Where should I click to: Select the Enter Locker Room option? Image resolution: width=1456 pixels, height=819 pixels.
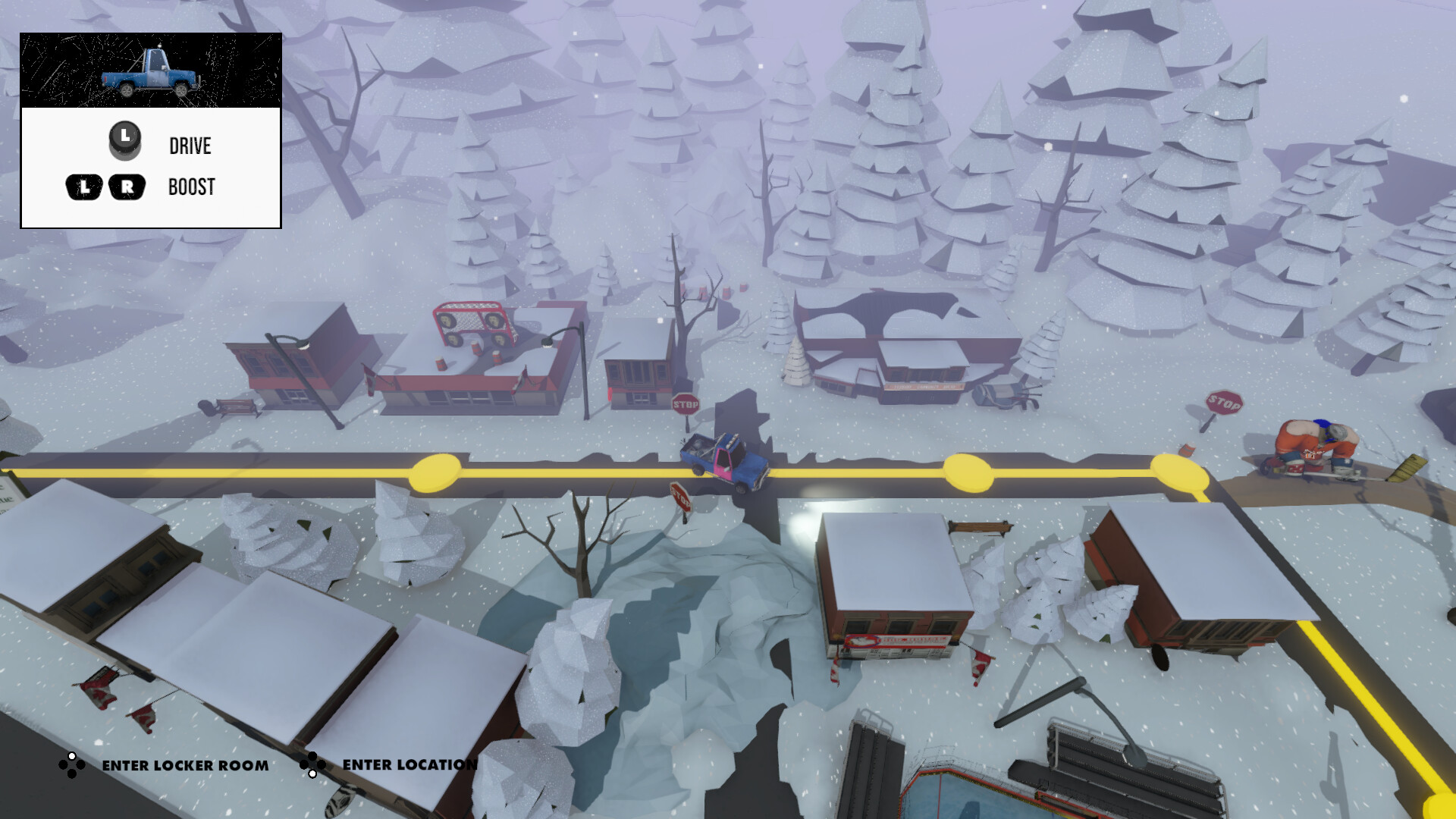(184, 765)
